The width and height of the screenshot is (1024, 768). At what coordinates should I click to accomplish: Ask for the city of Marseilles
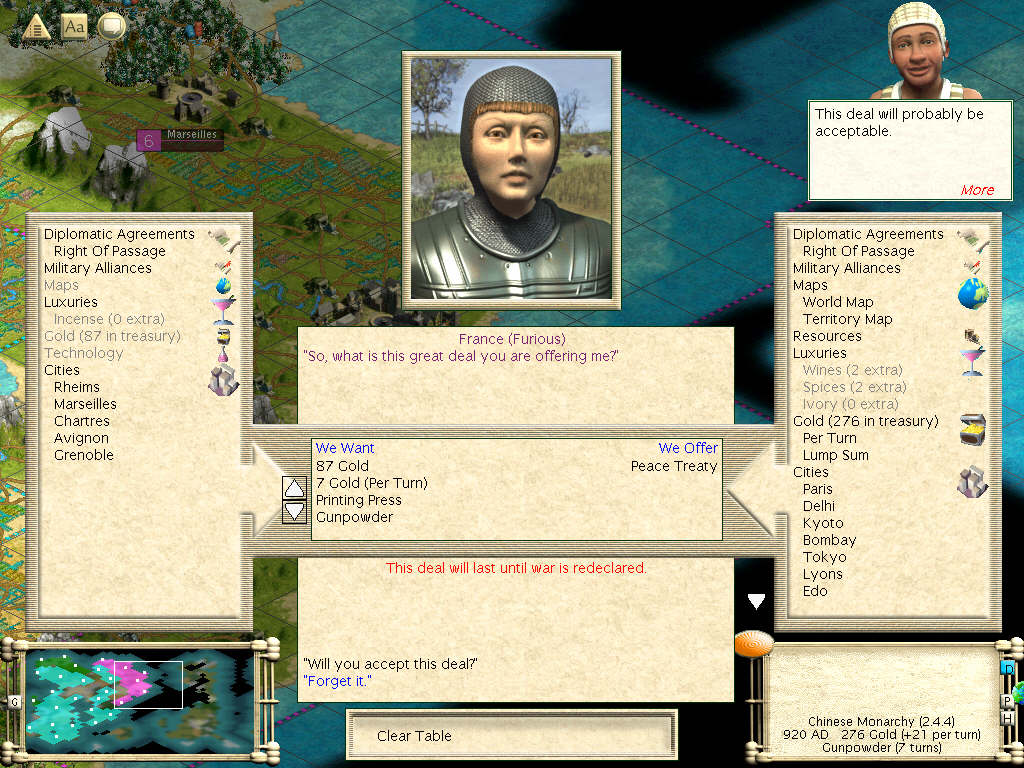pos(85,404)
